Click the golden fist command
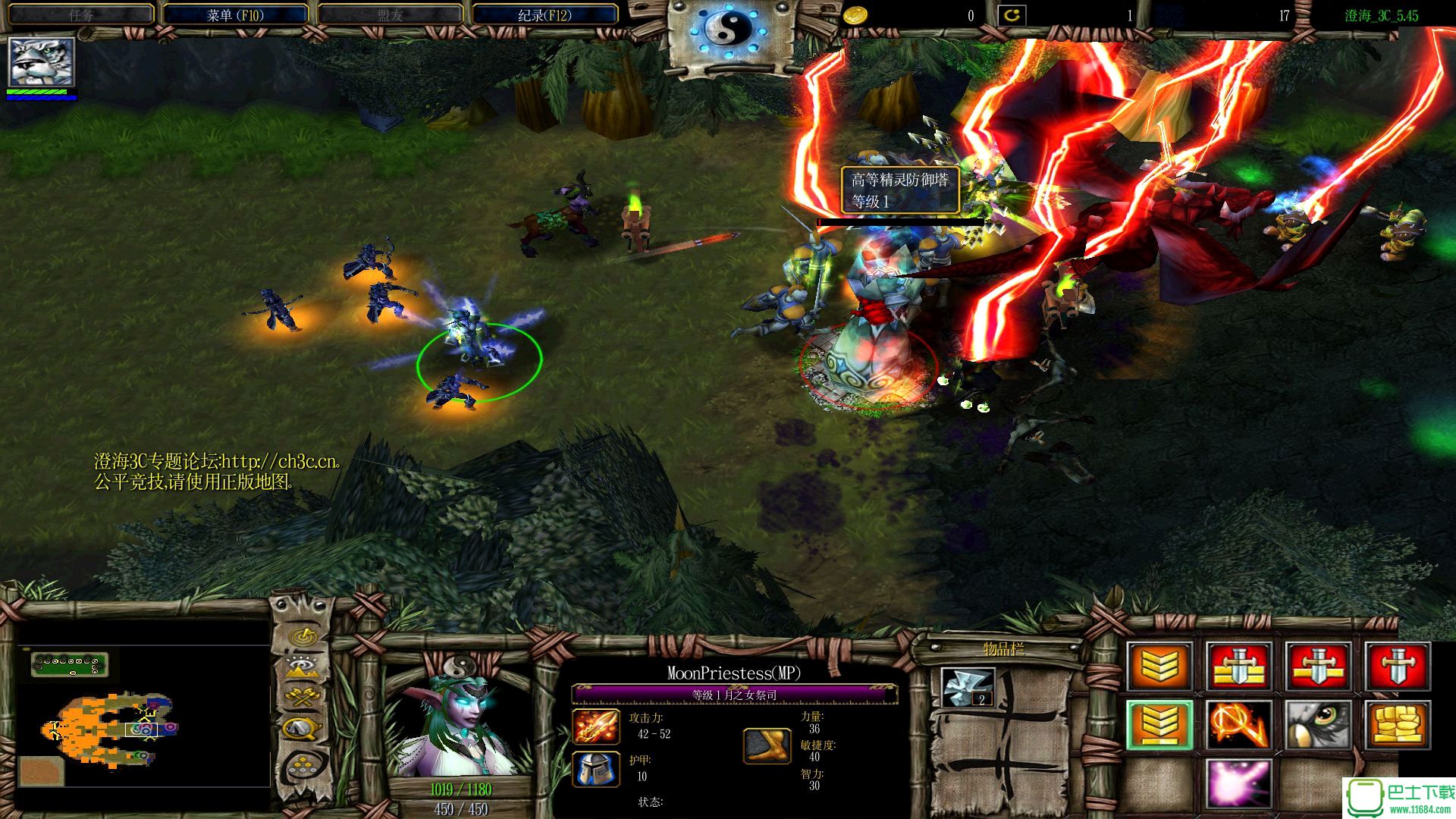 1398,725
